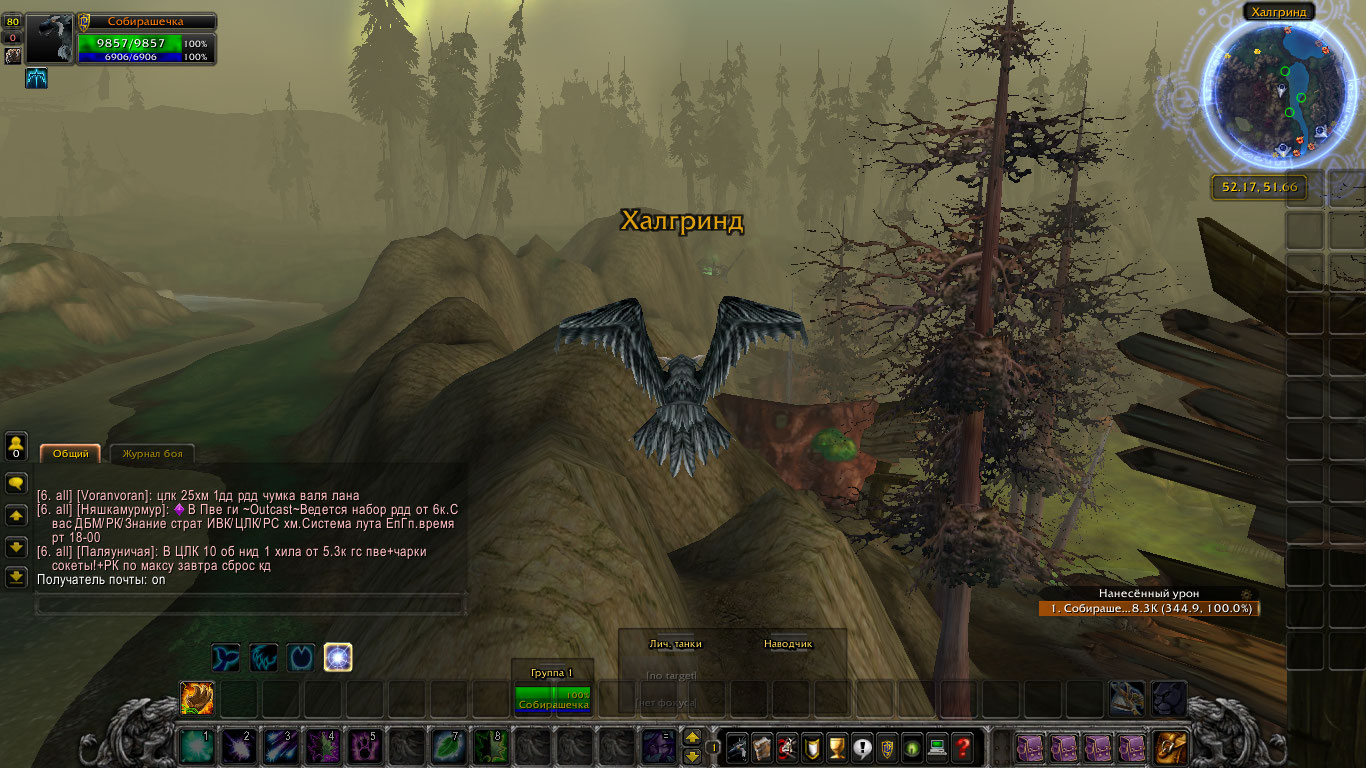
Task: Open the spellbook micro button
Action: click(x=763, y=746)
